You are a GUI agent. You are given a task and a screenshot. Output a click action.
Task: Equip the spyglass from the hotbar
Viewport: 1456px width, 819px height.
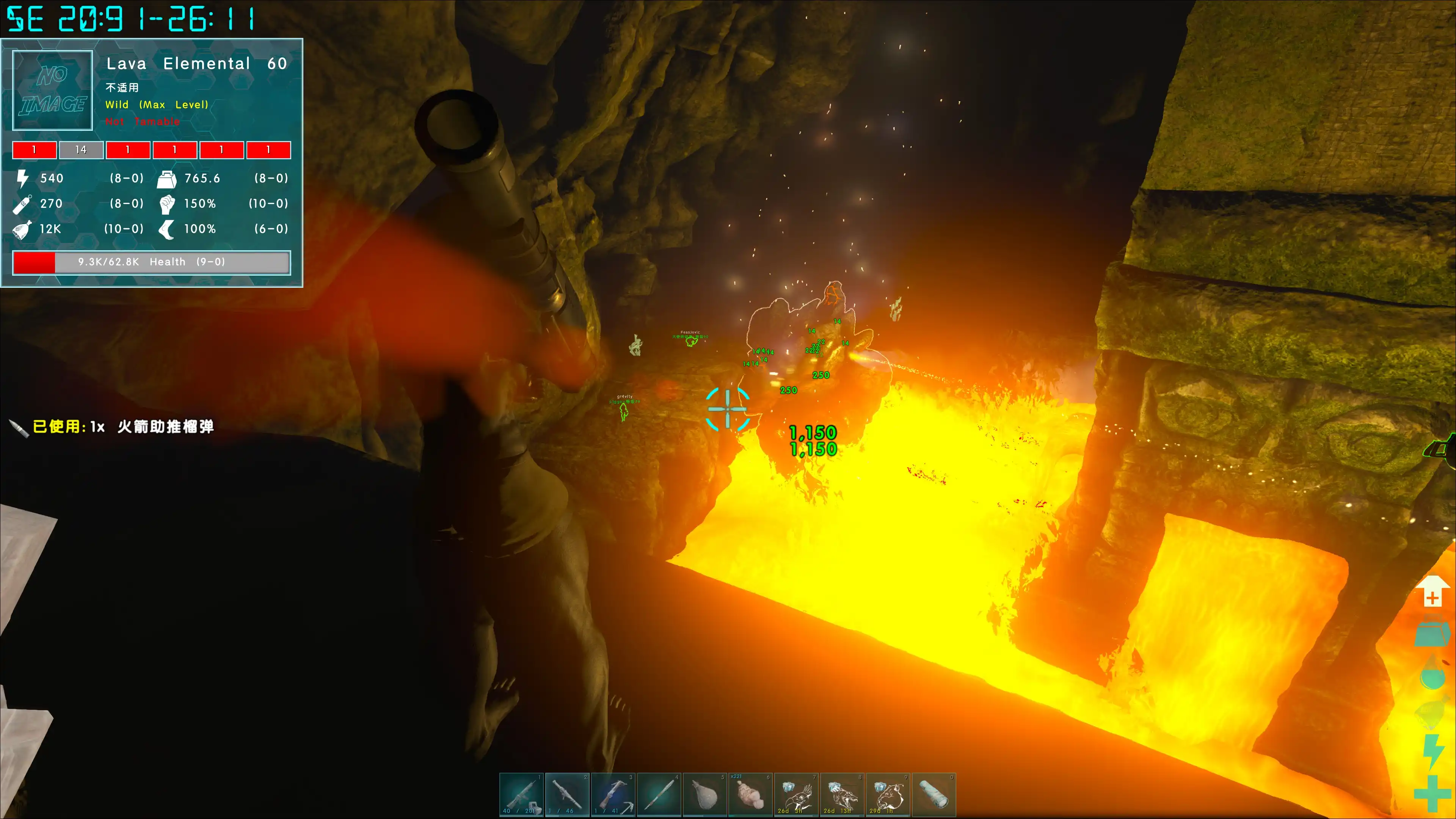coord(933,794)
